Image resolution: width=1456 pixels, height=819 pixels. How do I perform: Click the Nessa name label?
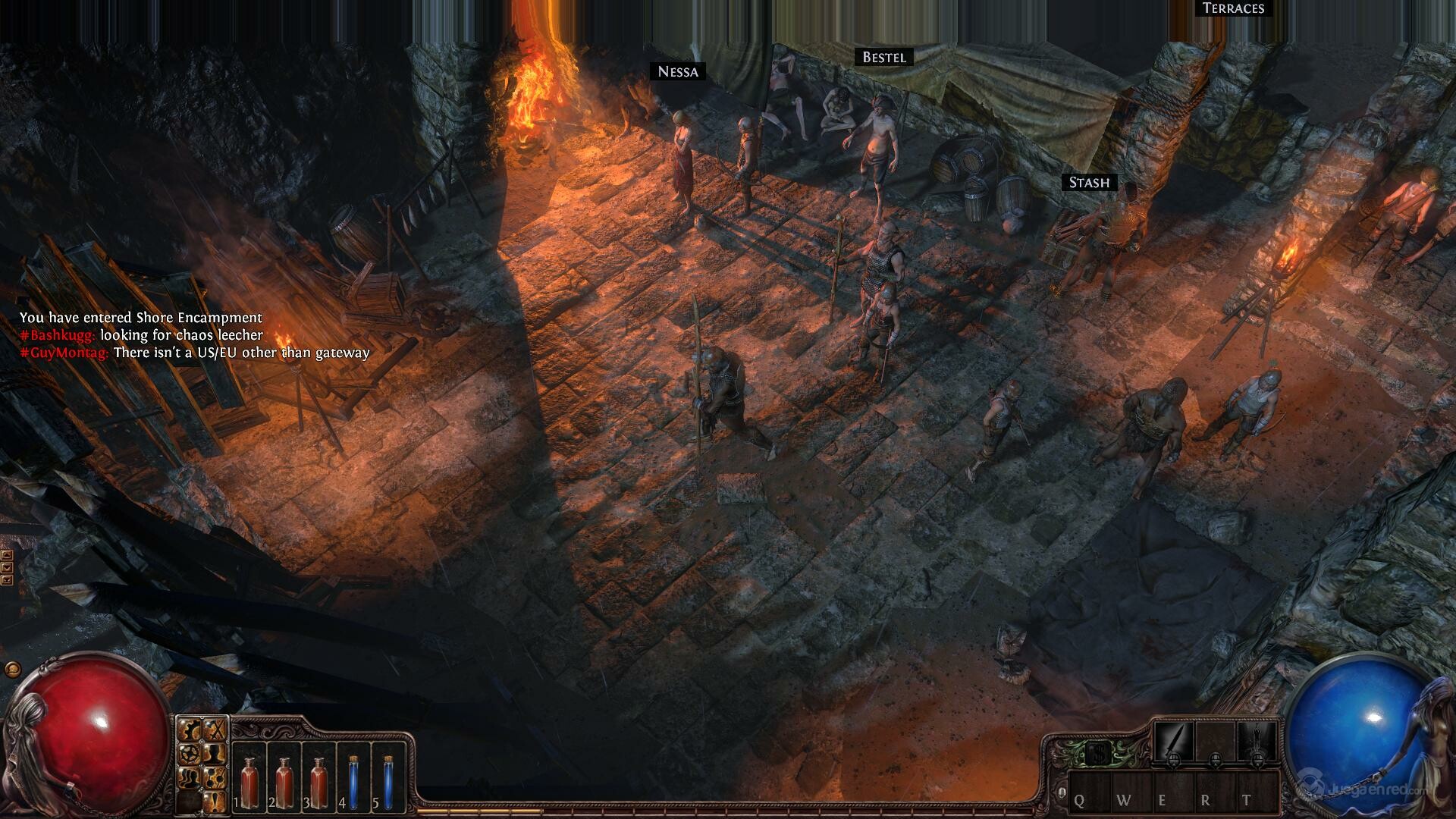678,72
